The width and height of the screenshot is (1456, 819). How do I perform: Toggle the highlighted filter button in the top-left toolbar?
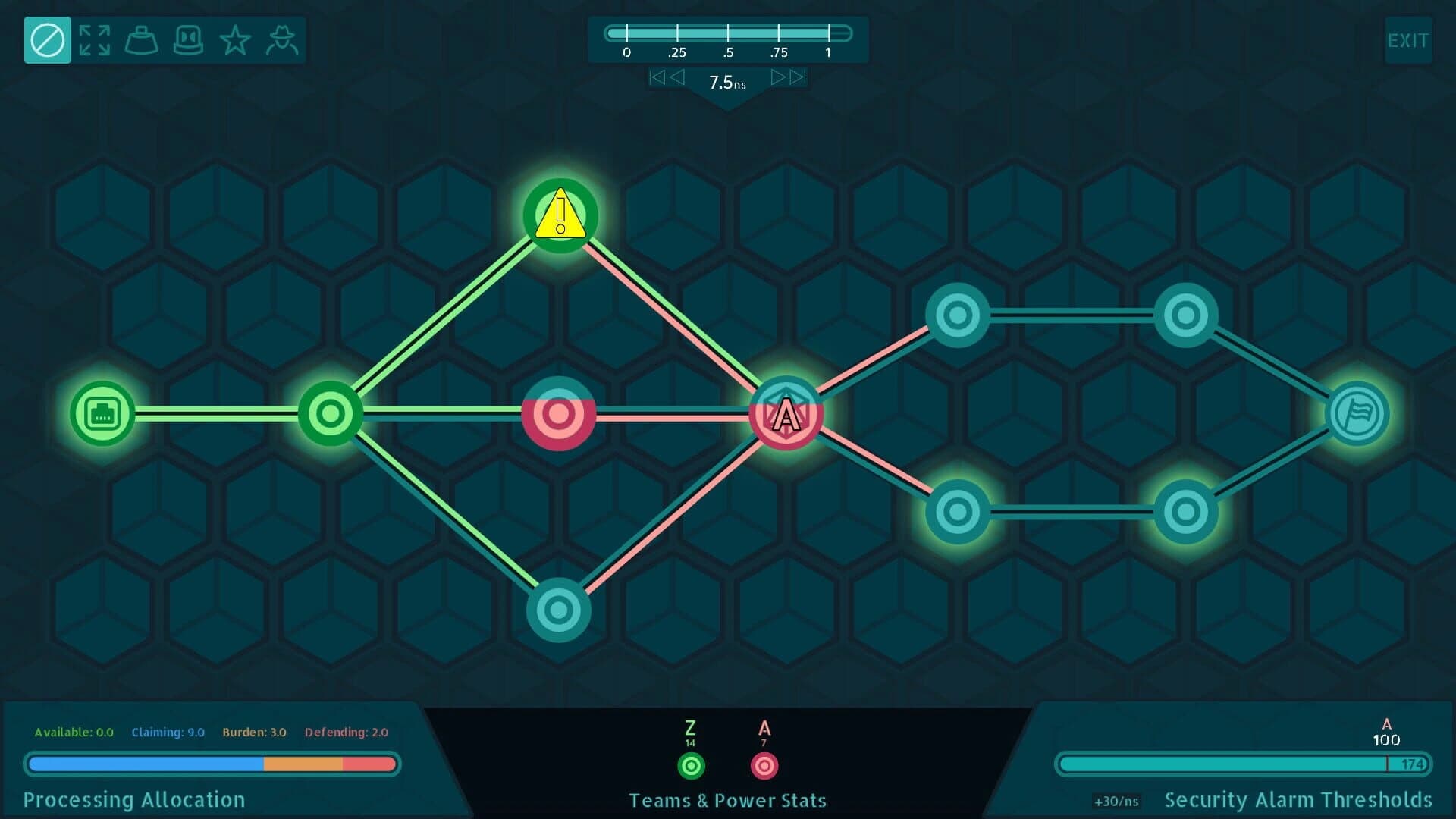47,39
